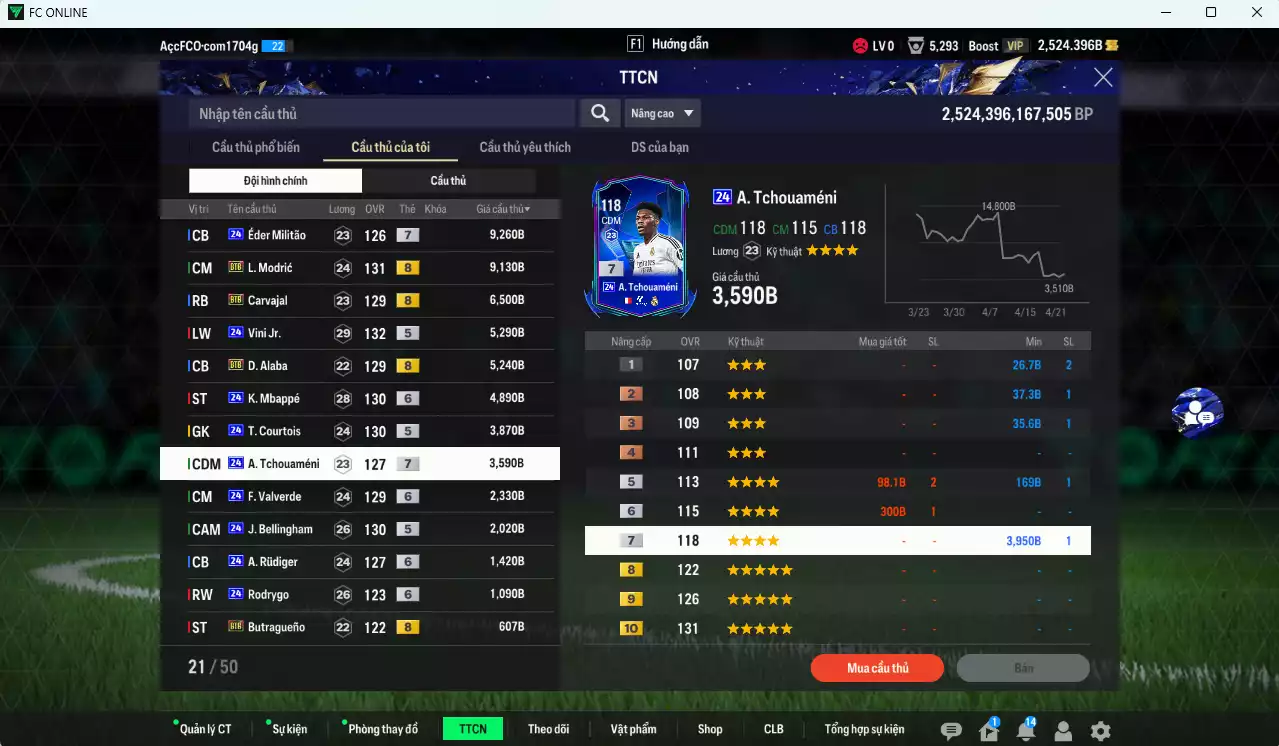Open the DS của bạn tab
Screen dimensions: 1279x746
(659, 148)
